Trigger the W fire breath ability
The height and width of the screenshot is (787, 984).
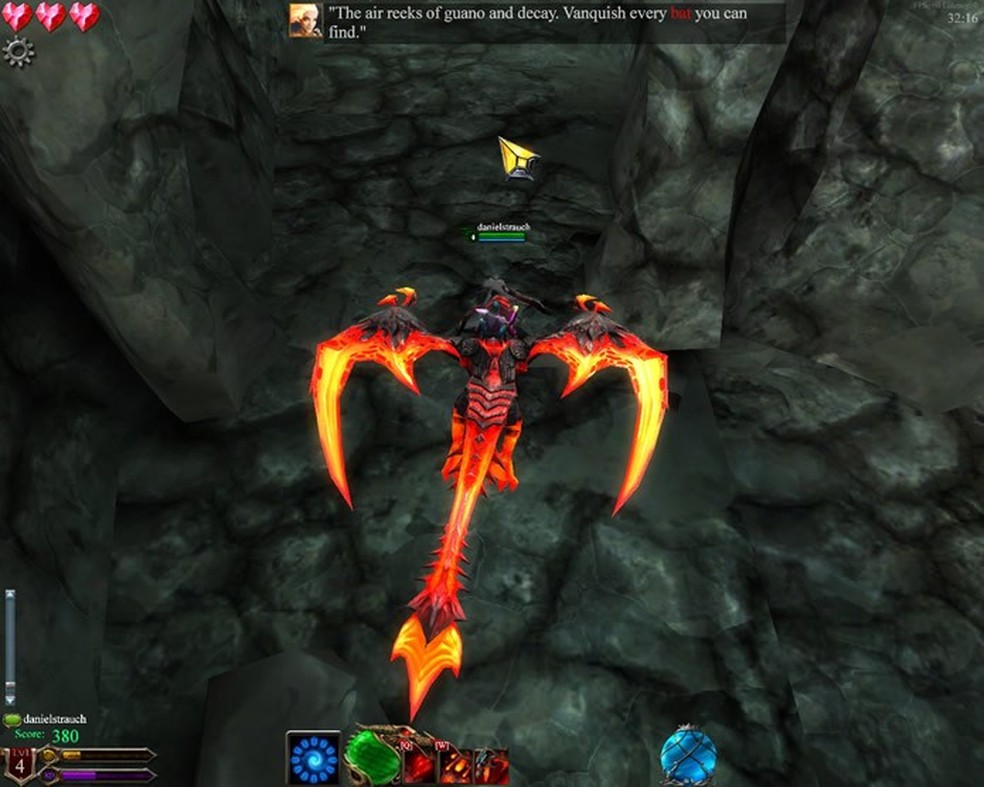point(453,765)
